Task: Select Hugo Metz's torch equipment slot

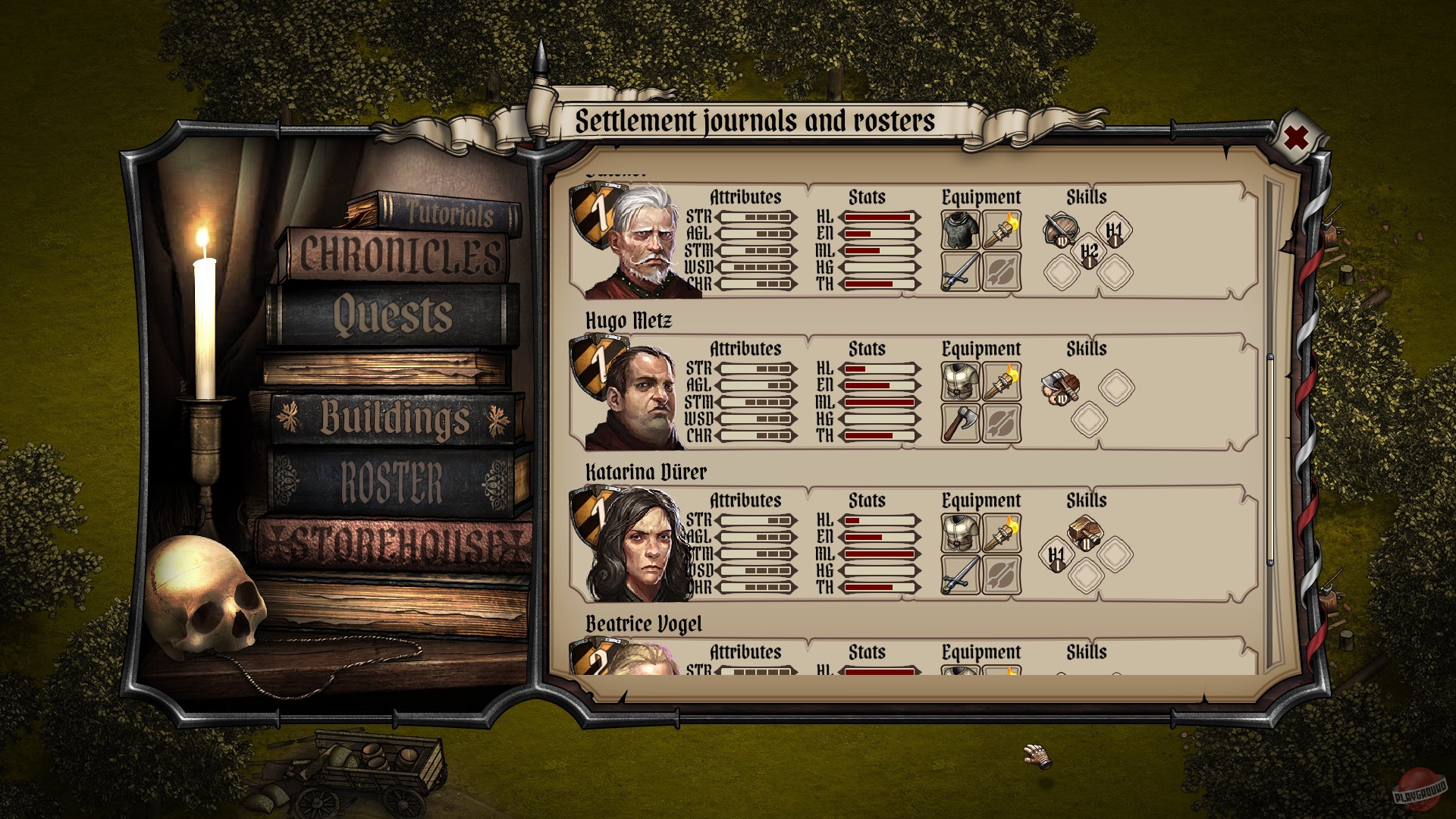Action: pos(1001,381)
